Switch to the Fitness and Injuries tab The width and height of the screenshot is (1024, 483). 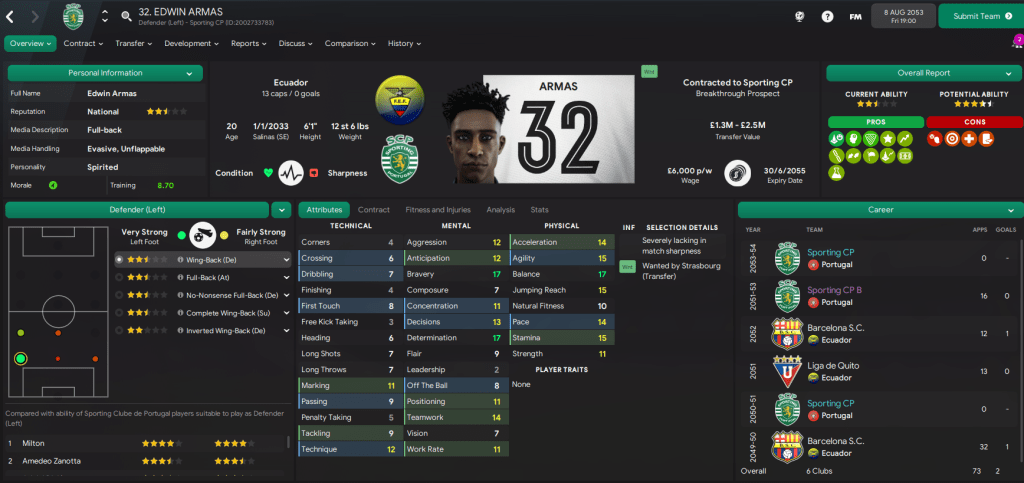tap(437, 210)
